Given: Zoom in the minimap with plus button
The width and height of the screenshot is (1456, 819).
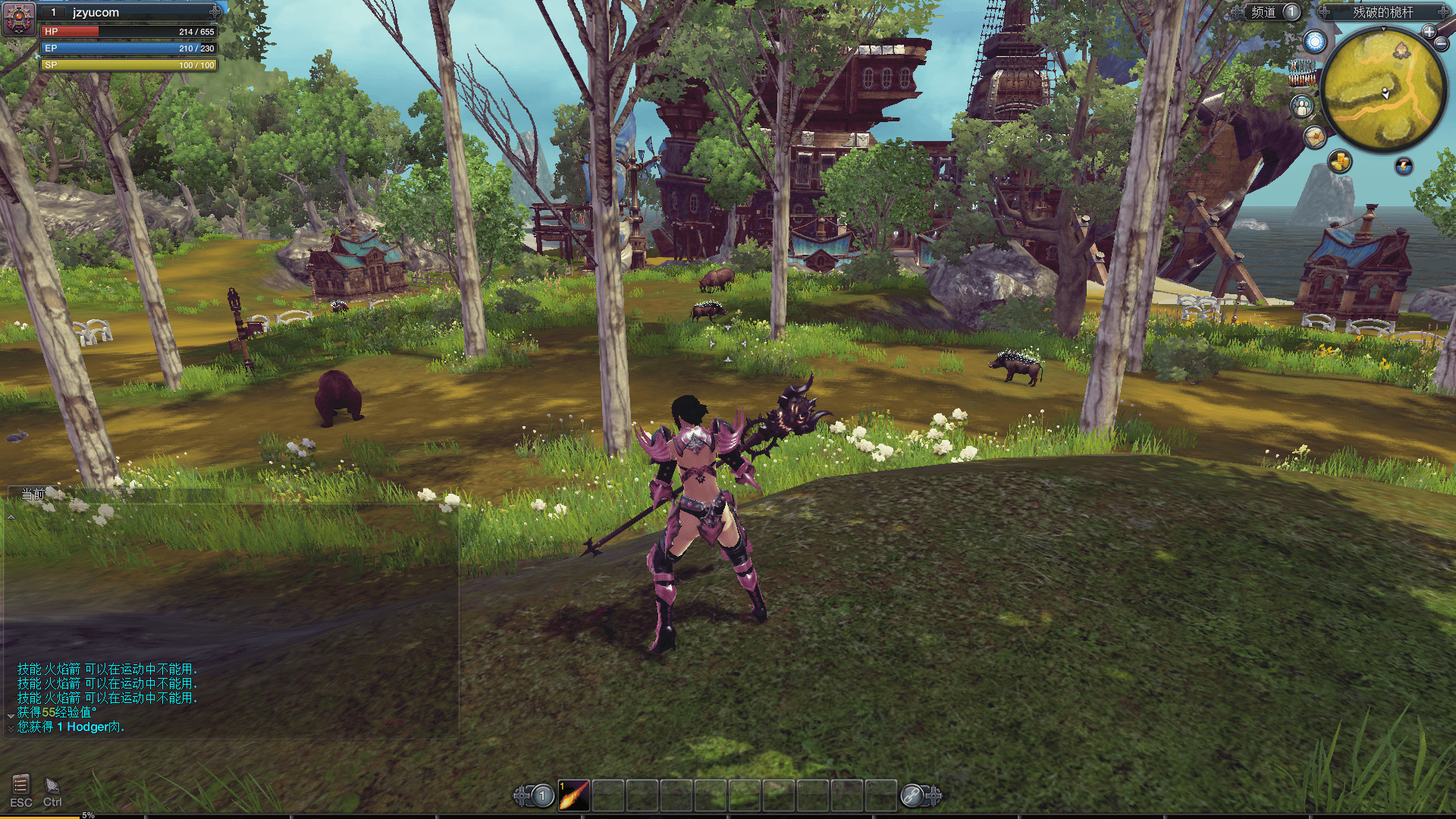Looking at the screenshot, I should 1429,32.
